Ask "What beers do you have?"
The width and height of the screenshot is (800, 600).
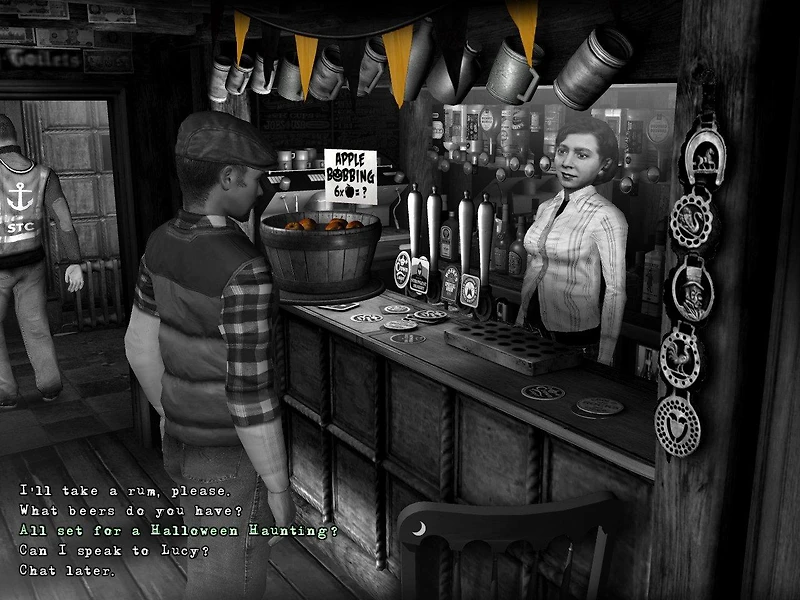(137, 511)
